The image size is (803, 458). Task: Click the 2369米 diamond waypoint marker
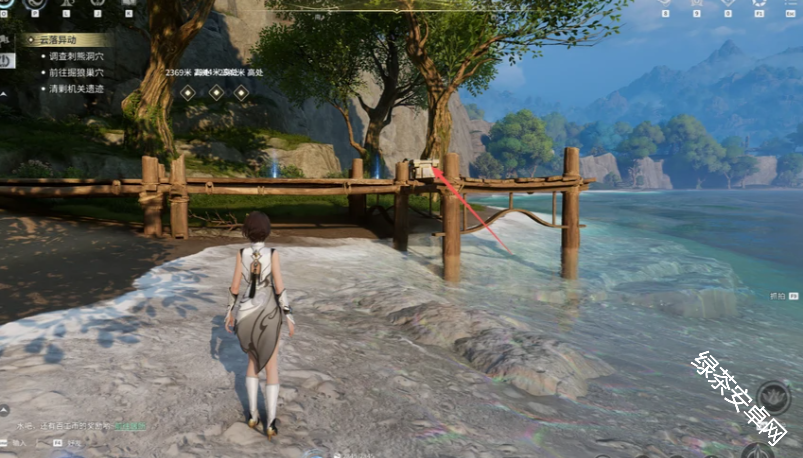pyautogui.click(x=187, y=92)
